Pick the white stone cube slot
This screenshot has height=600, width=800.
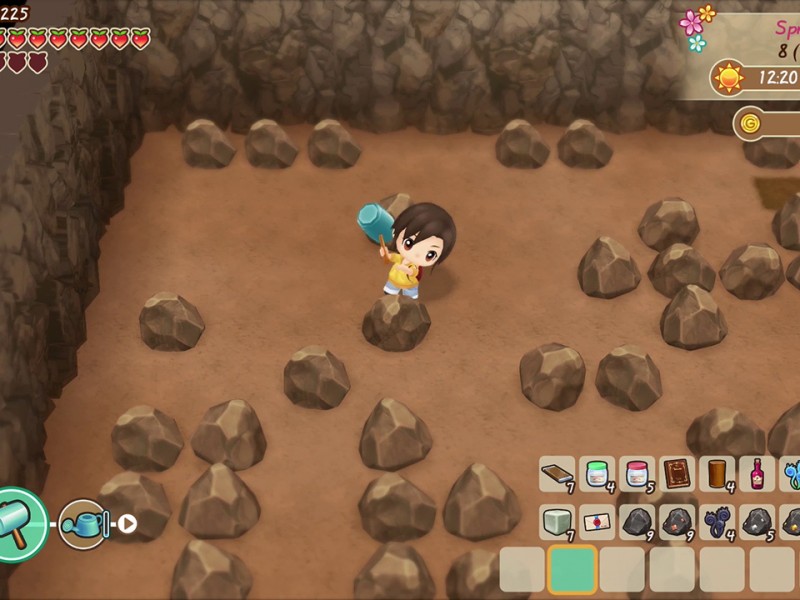click(557, 521)
